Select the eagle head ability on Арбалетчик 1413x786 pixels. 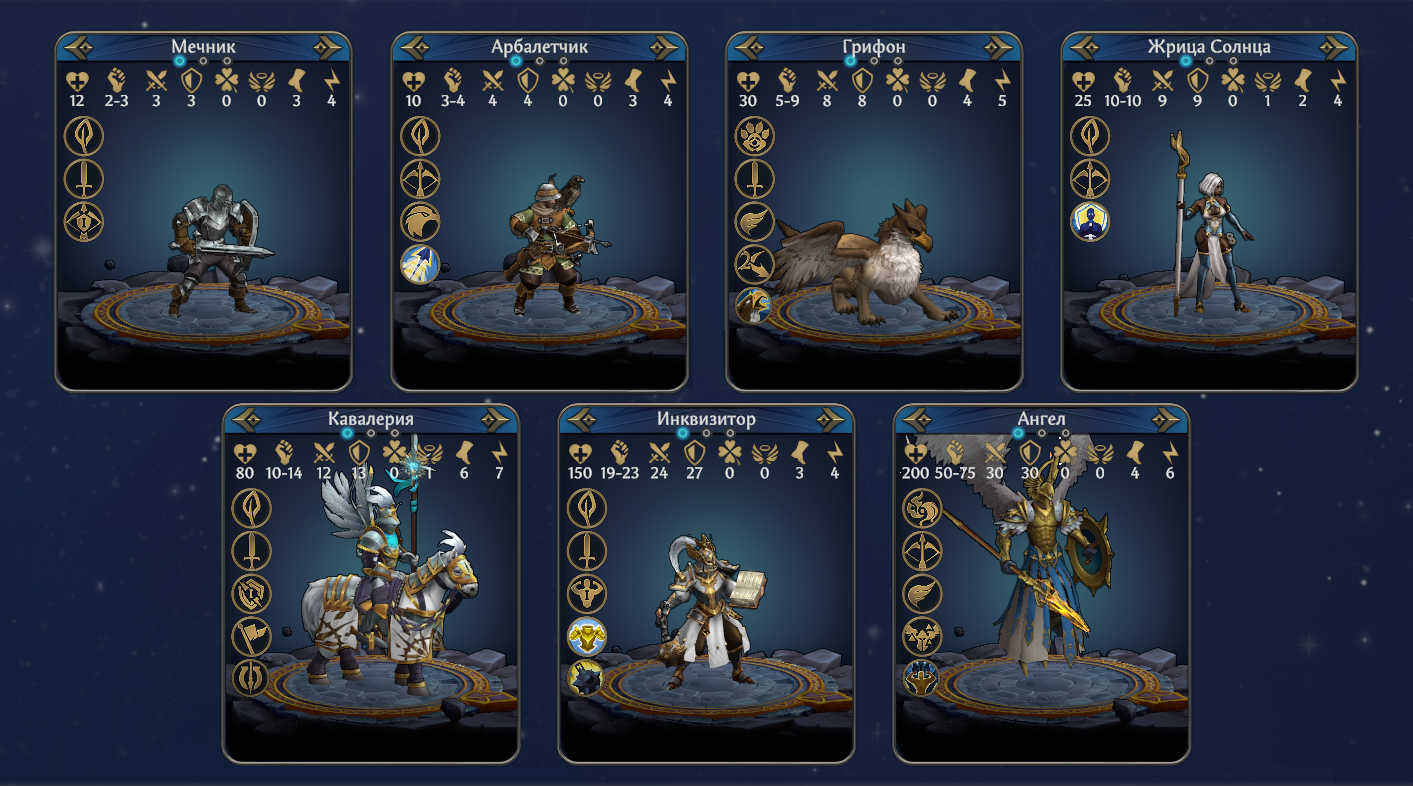pos(420,220)
